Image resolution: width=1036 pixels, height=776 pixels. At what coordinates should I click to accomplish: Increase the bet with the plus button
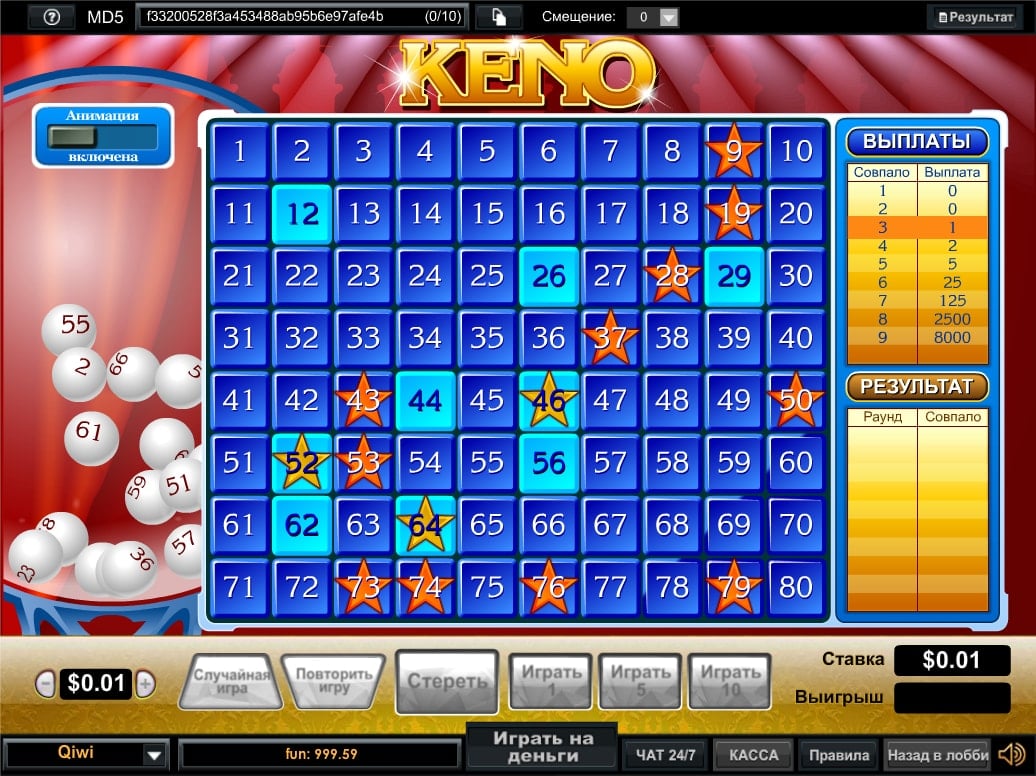146,684
